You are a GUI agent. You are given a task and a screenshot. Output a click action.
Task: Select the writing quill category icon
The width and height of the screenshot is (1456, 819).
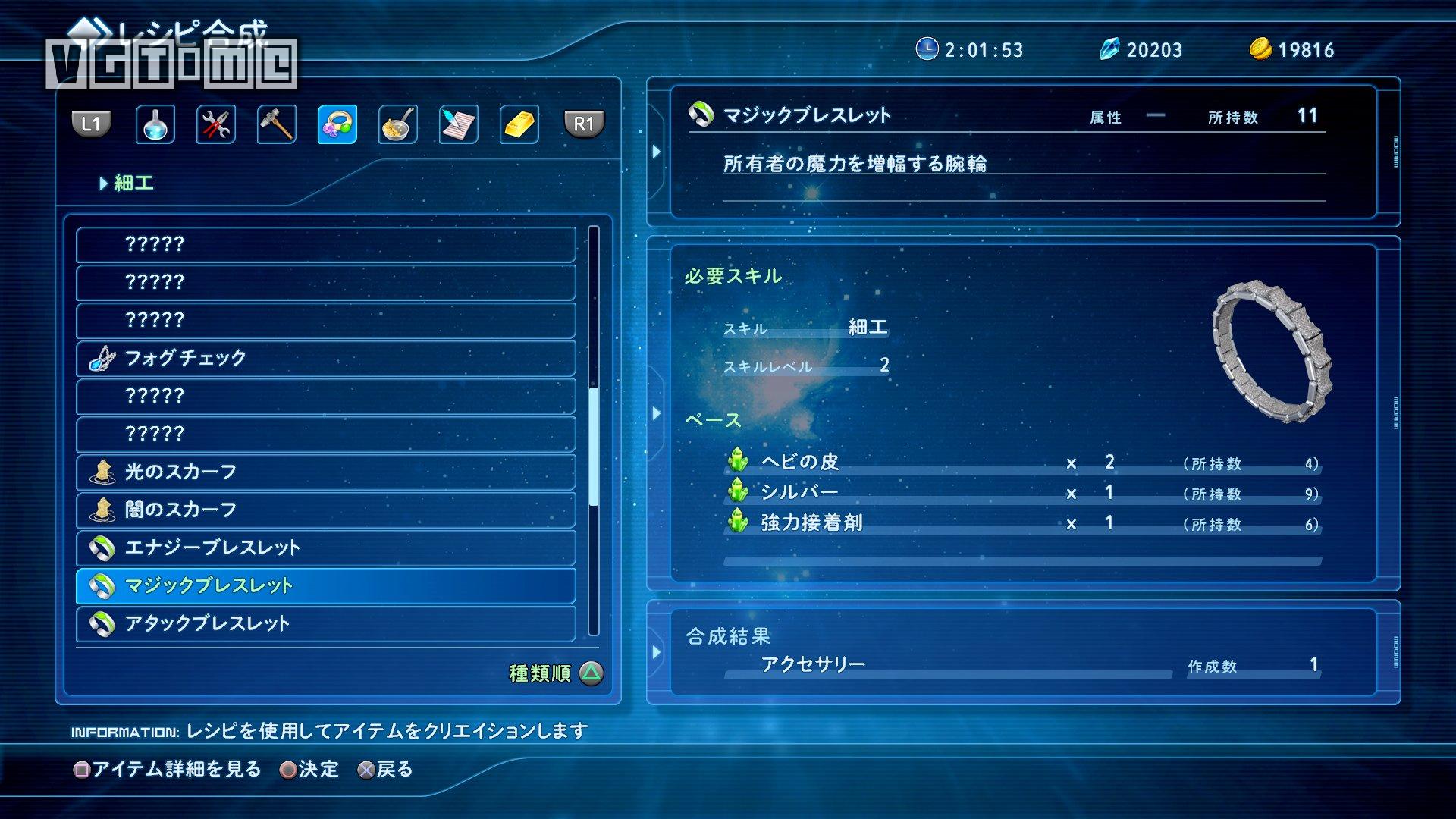458,125
